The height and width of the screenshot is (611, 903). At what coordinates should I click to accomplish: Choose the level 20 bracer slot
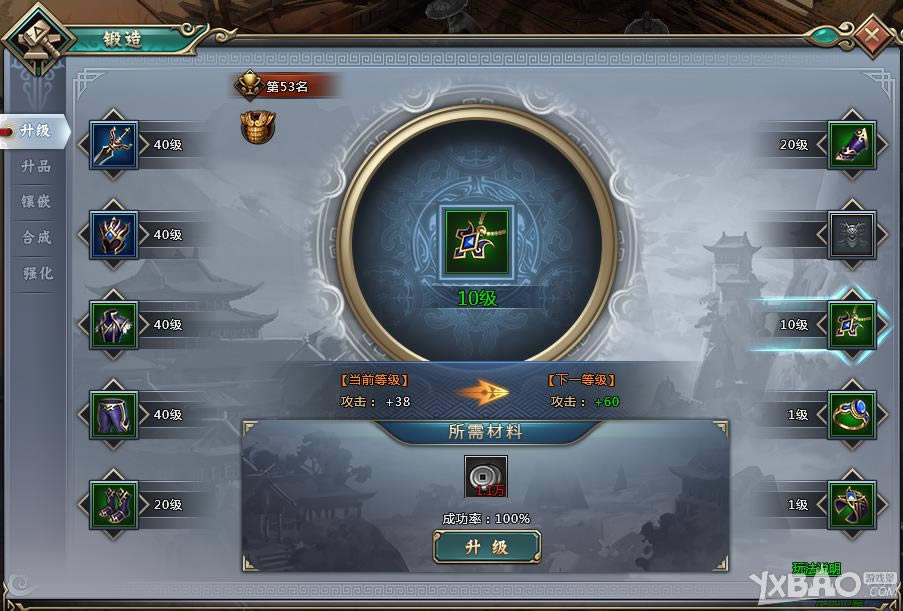point(852,145)
